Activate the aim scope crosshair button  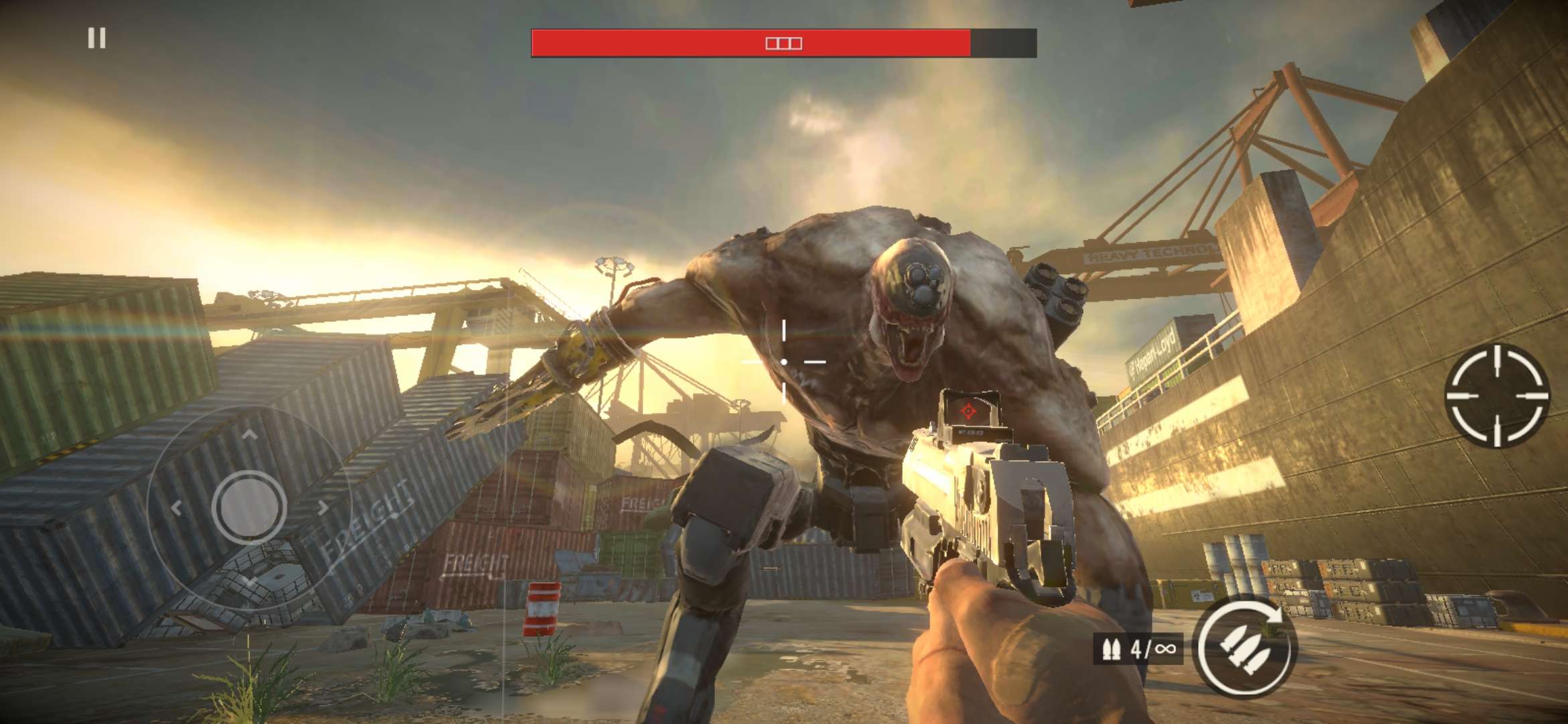tap(1497, 396)
